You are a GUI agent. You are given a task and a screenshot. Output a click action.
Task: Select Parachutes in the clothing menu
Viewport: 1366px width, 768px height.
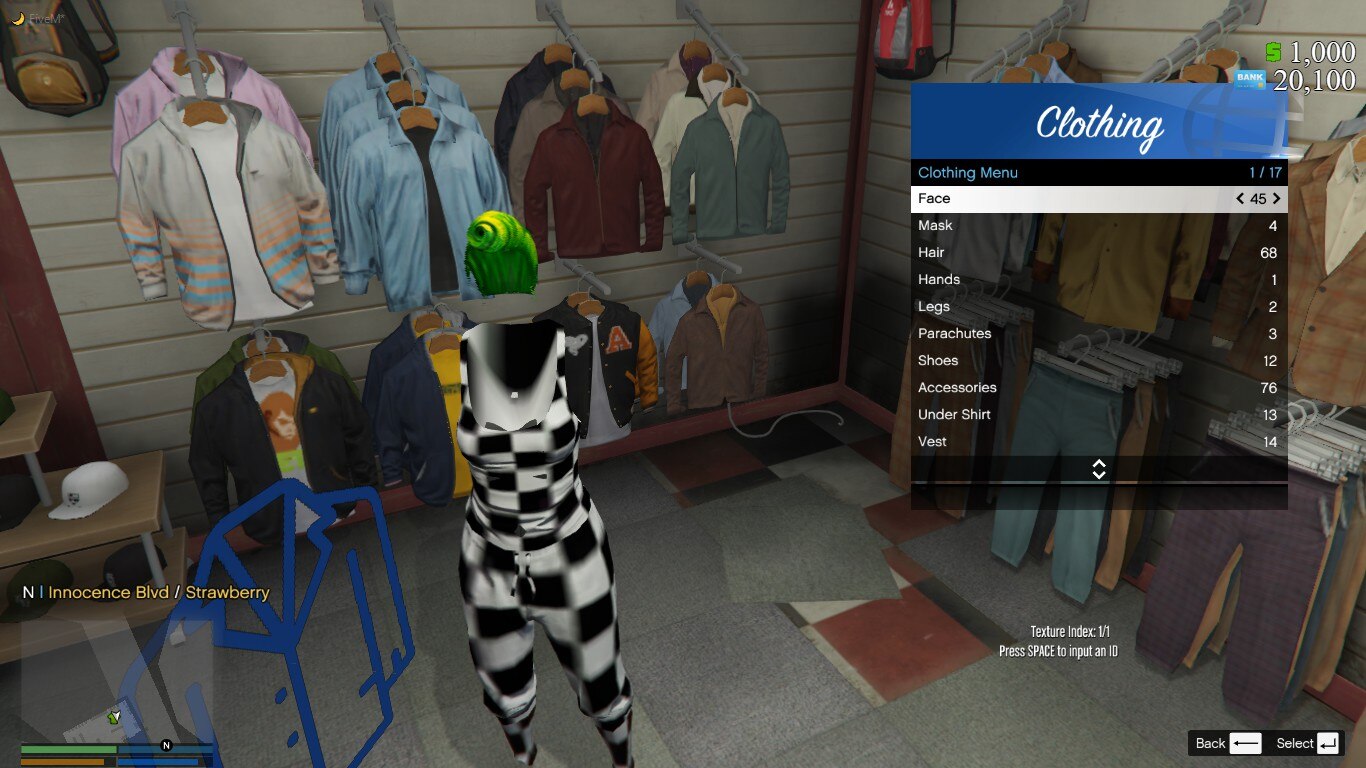[1098, 334]
